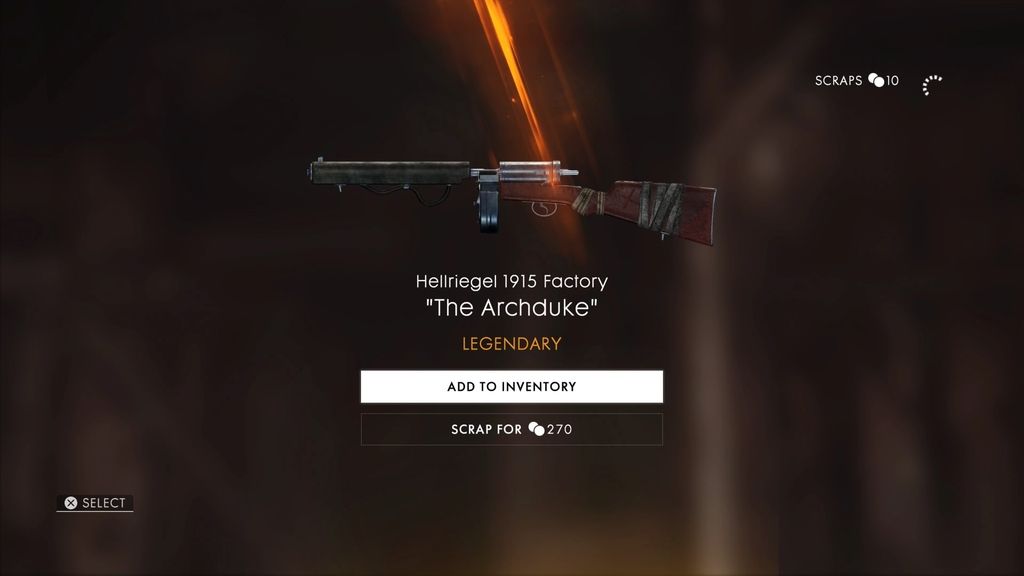
Task: Scrap the skin for 270
Action: pos(511,429)
